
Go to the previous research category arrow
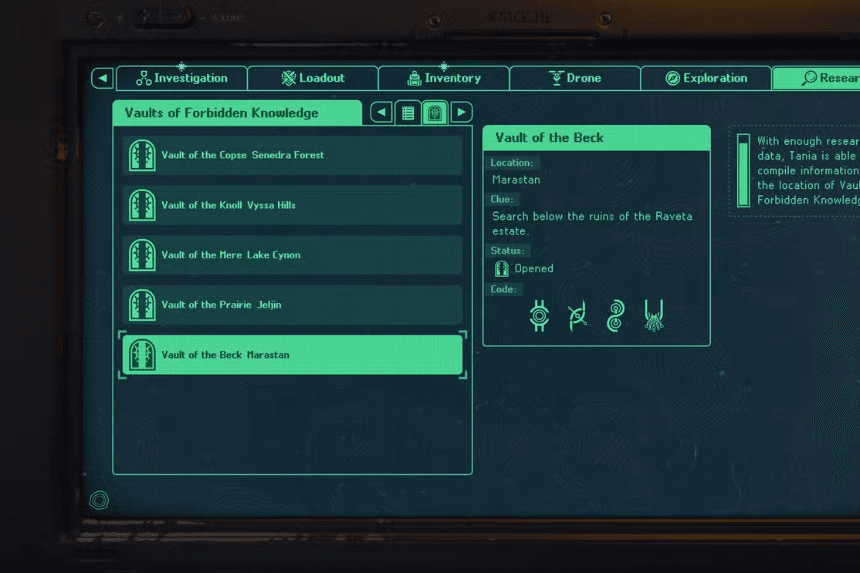(381, 113)
